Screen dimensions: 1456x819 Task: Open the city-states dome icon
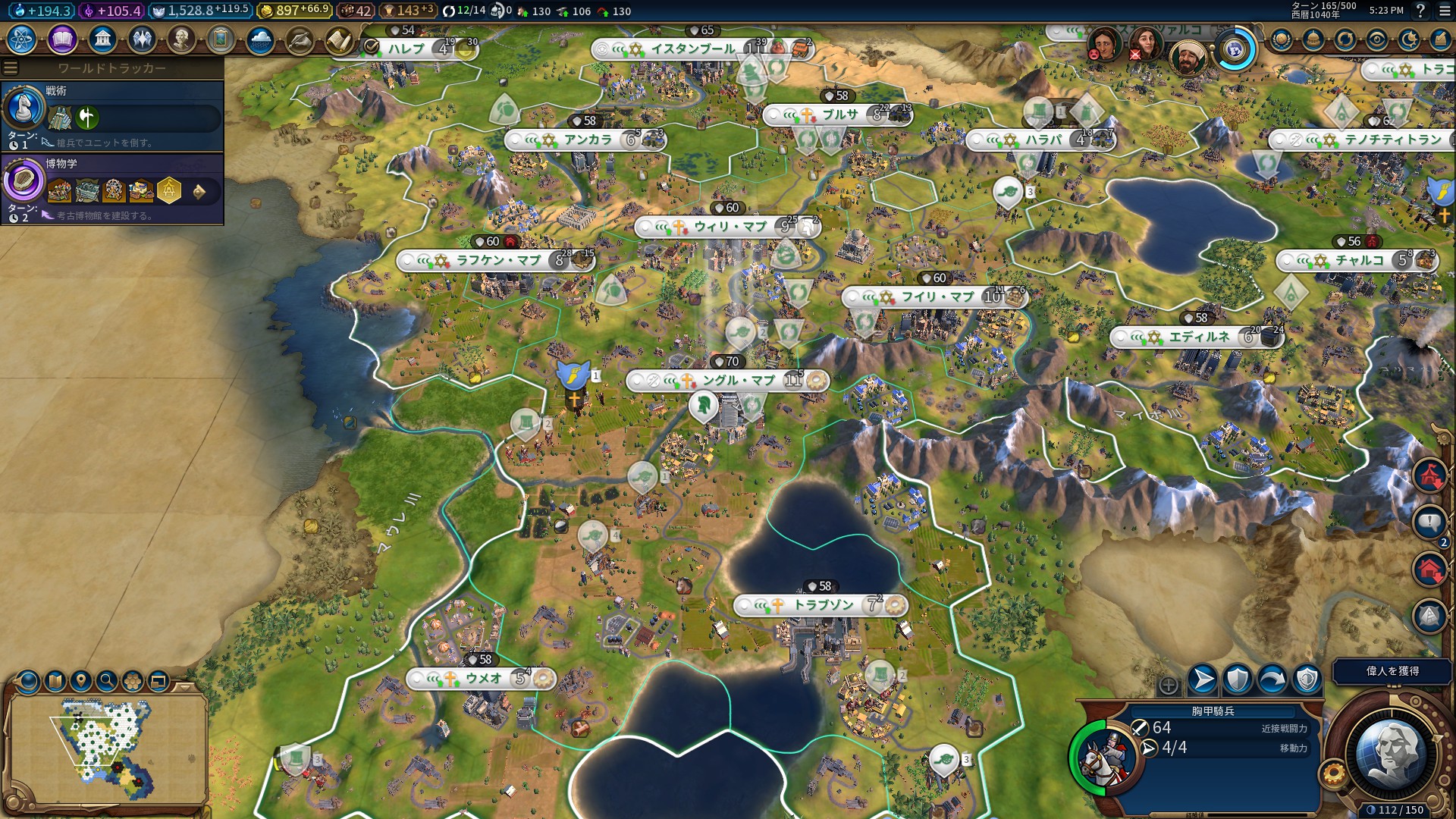pyautogui.click(x=1313, y=39)
